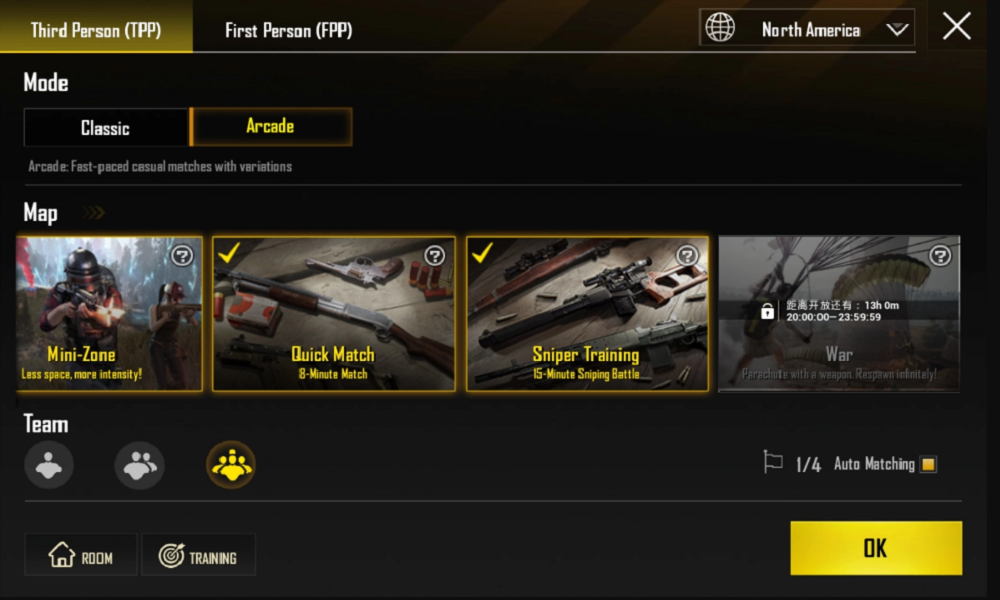Choose Arcade mode
Viewport: 1000px width, 600px height.
[x=270, y=127]
